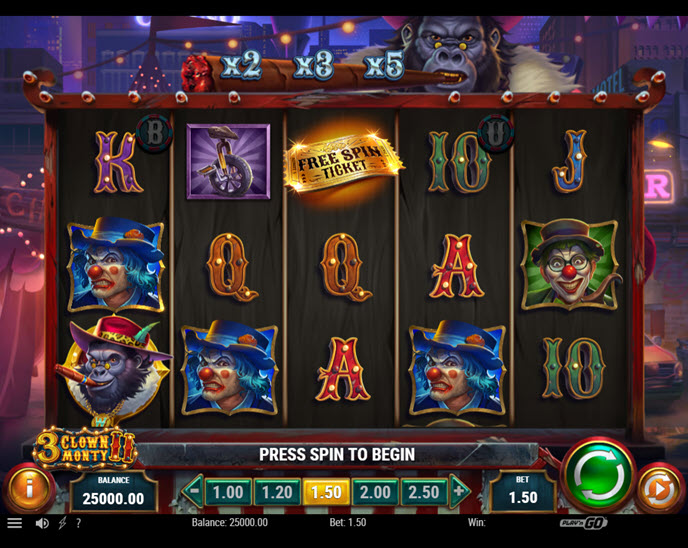Pick the highlighted 1.50 bet option

(x=326, y=492)
